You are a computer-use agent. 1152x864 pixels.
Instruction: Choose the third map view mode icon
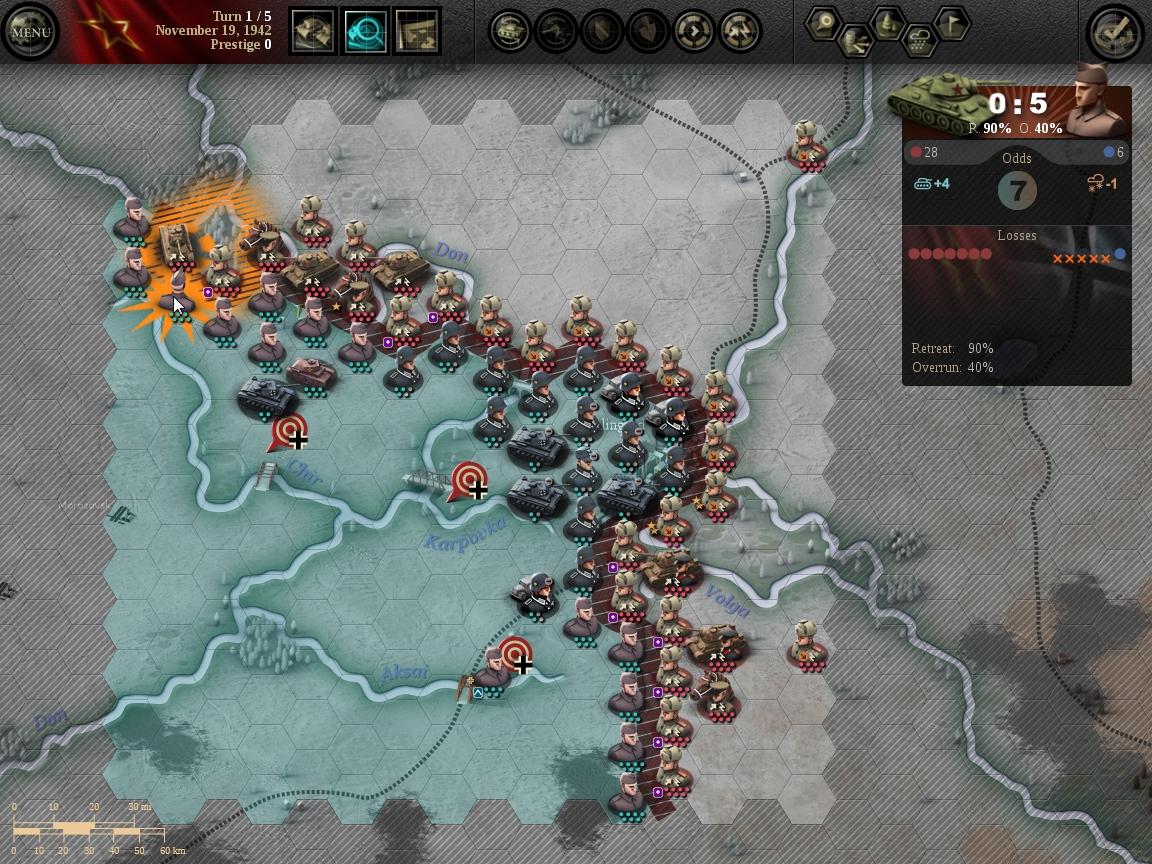click(418, 32)
